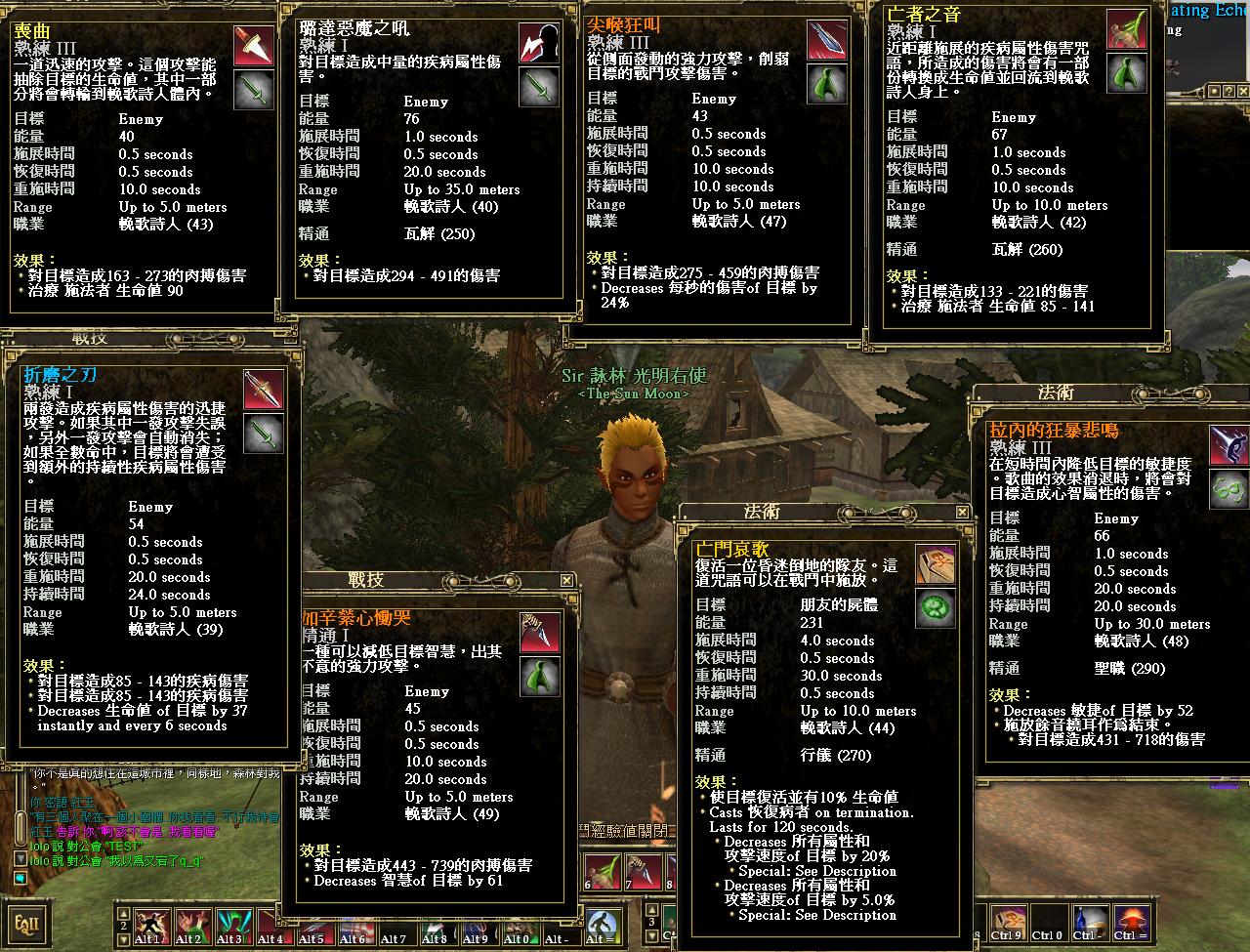Click the down arrow below hotbar page 3
This screenshot has width=1250, height=952.
(x=652, y=936)
